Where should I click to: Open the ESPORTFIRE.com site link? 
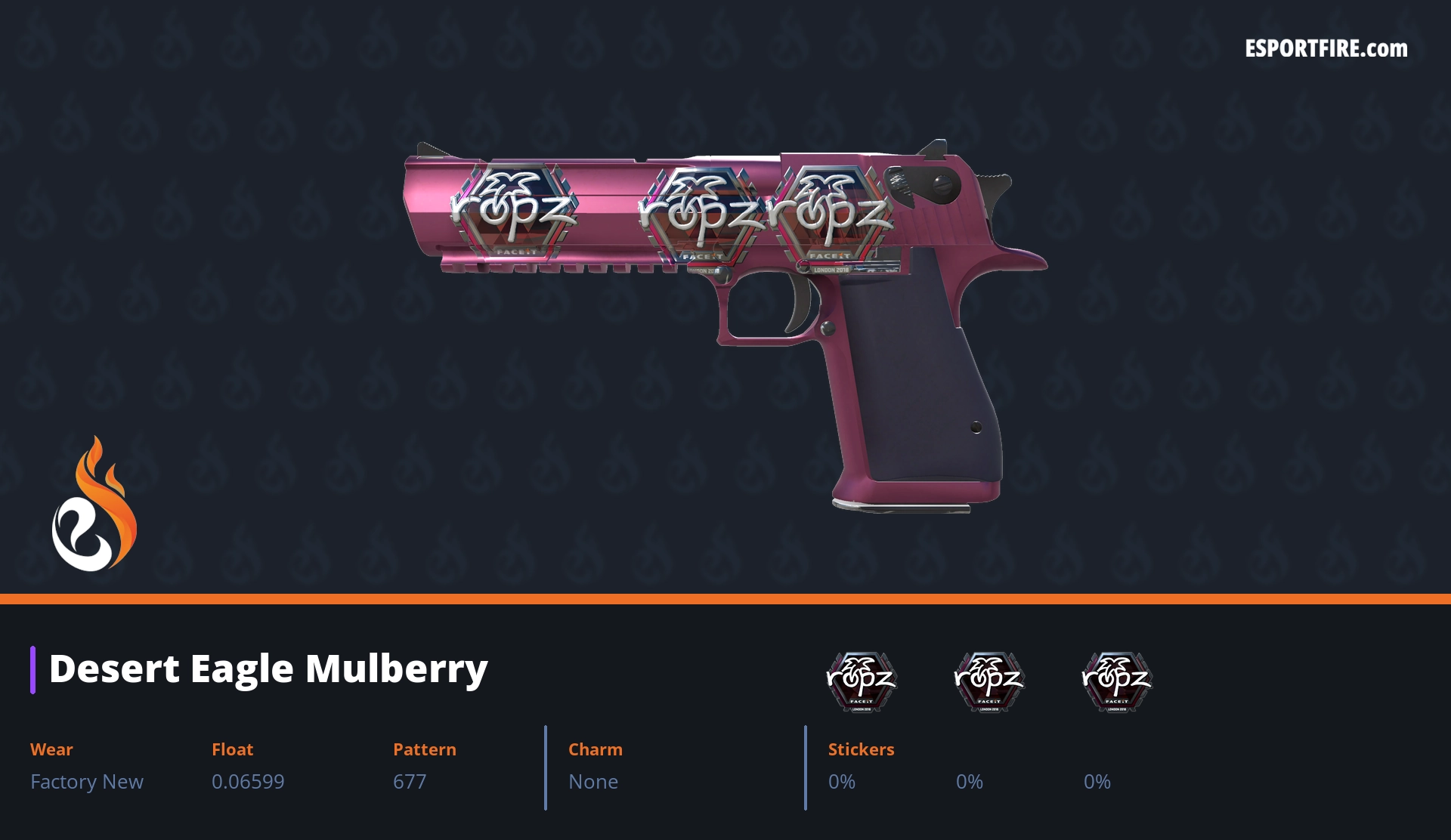[x=1326, y=49]
